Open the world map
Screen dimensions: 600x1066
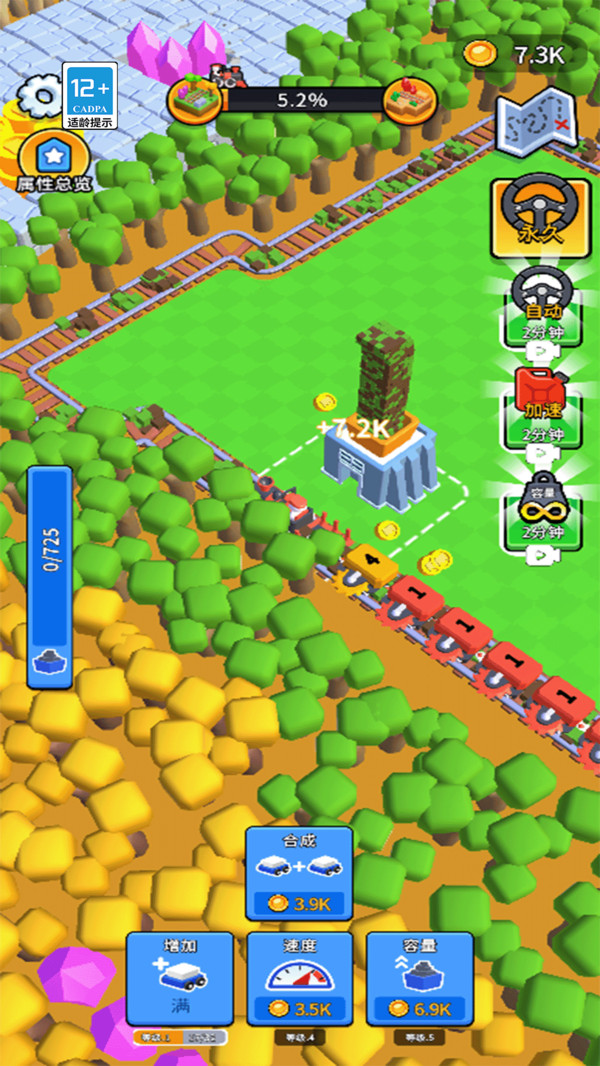537,123
